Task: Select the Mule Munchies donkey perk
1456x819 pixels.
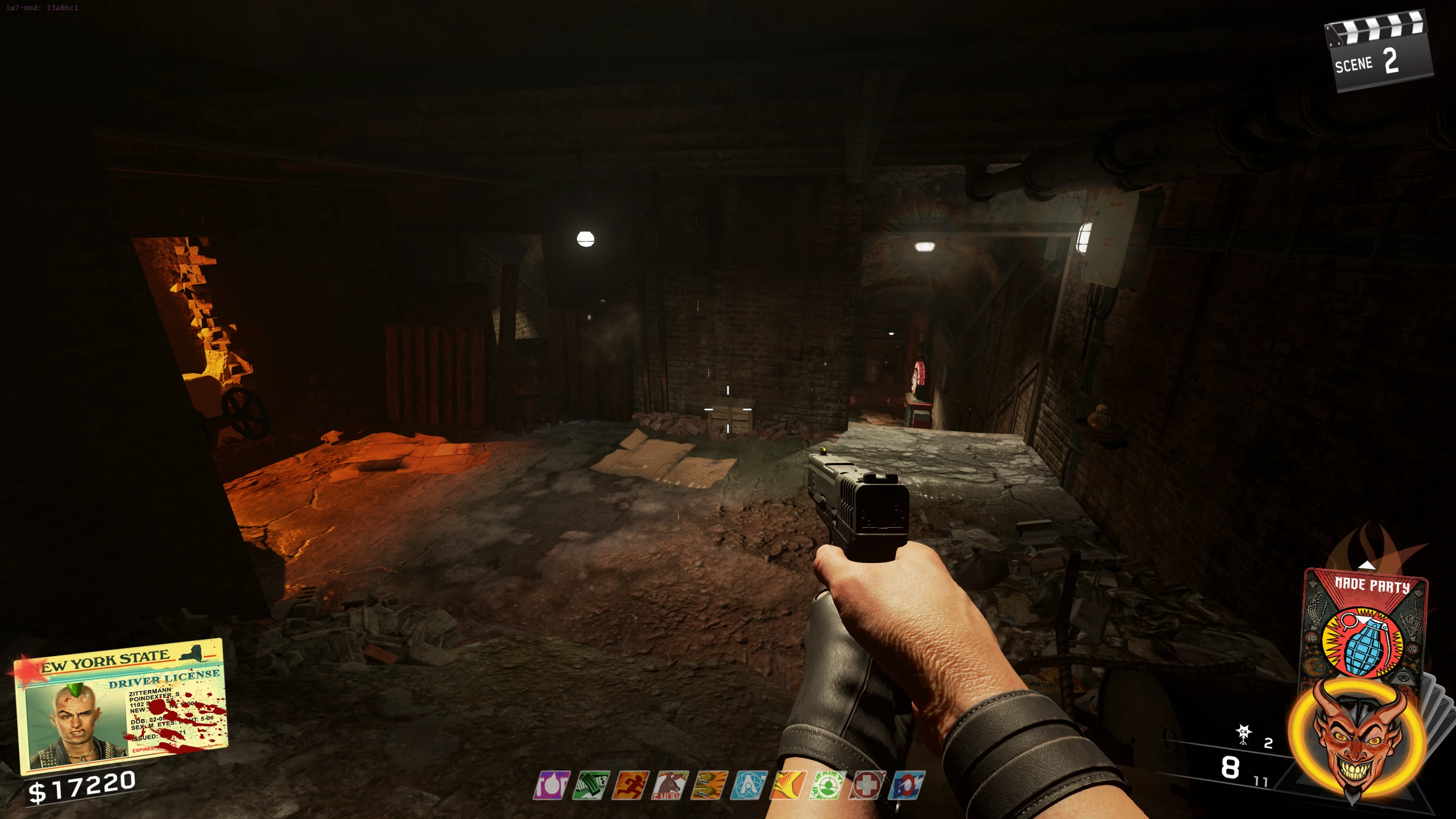Action: click(670, 785)
